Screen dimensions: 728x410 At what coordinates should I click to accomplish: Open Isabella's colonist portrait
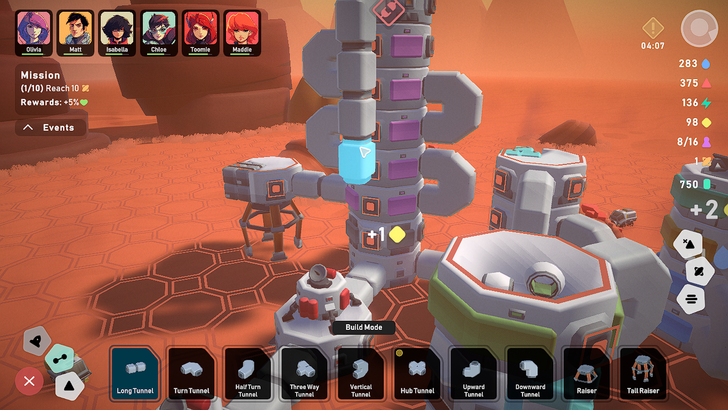click(117, 32)
